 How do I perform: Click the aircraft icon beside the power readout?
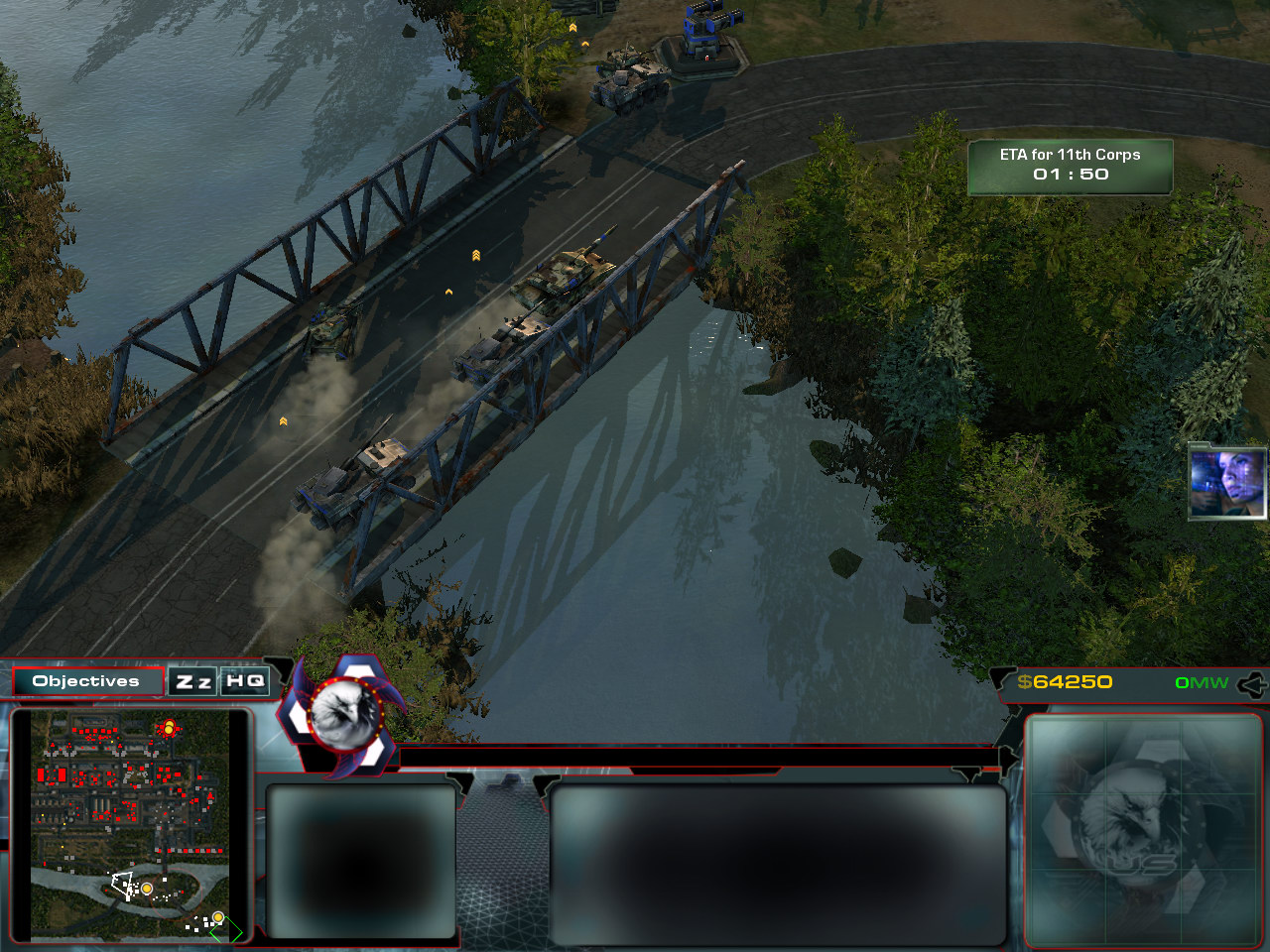click(1252, 683)
